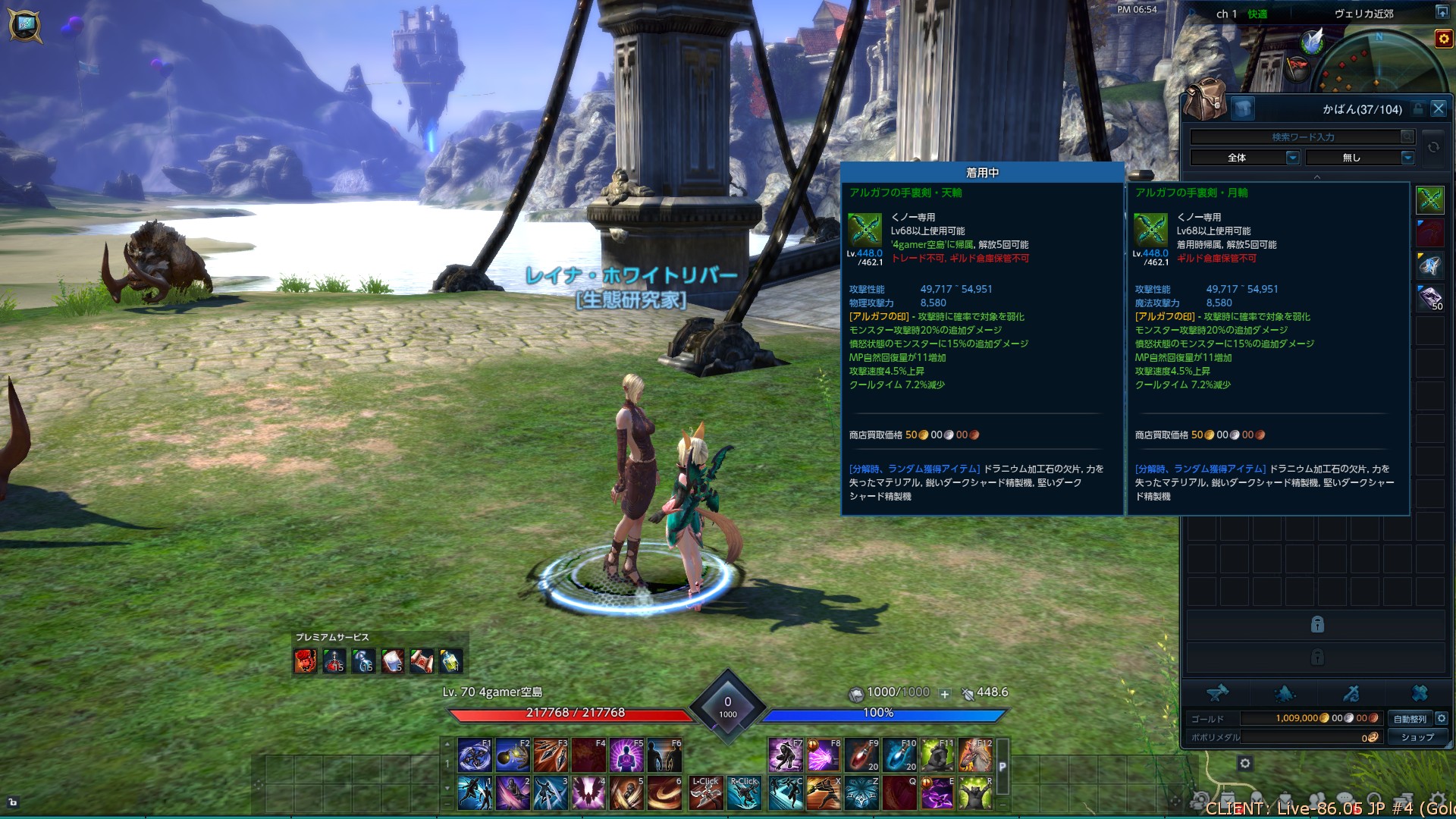Activate the blue potion on F10
The height and width of the screenshot is (819, 1456).
pyautogui.click(x=899, y=755)
